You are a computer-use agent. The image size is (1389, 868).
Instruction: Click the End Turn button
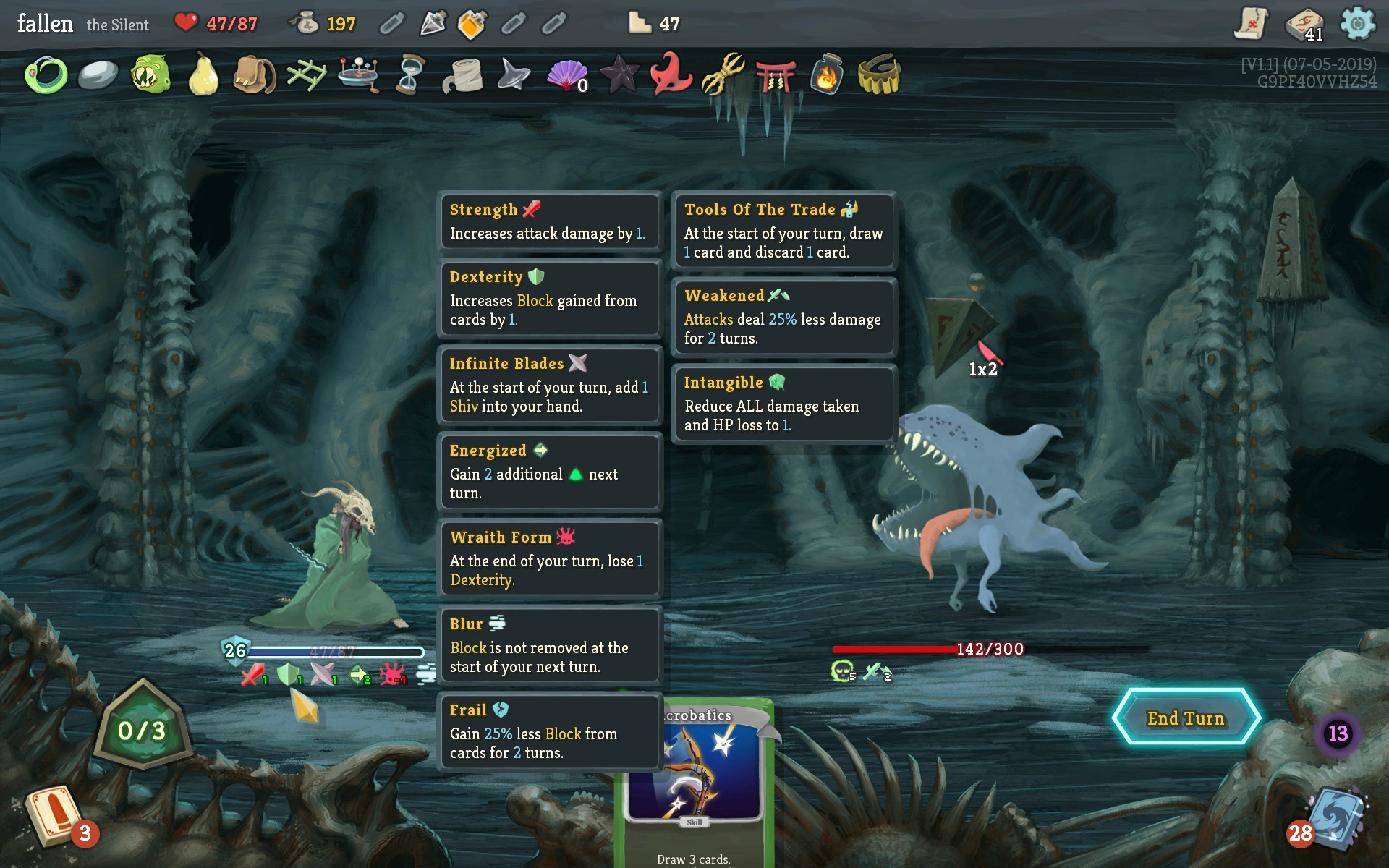pos(1186,718)
